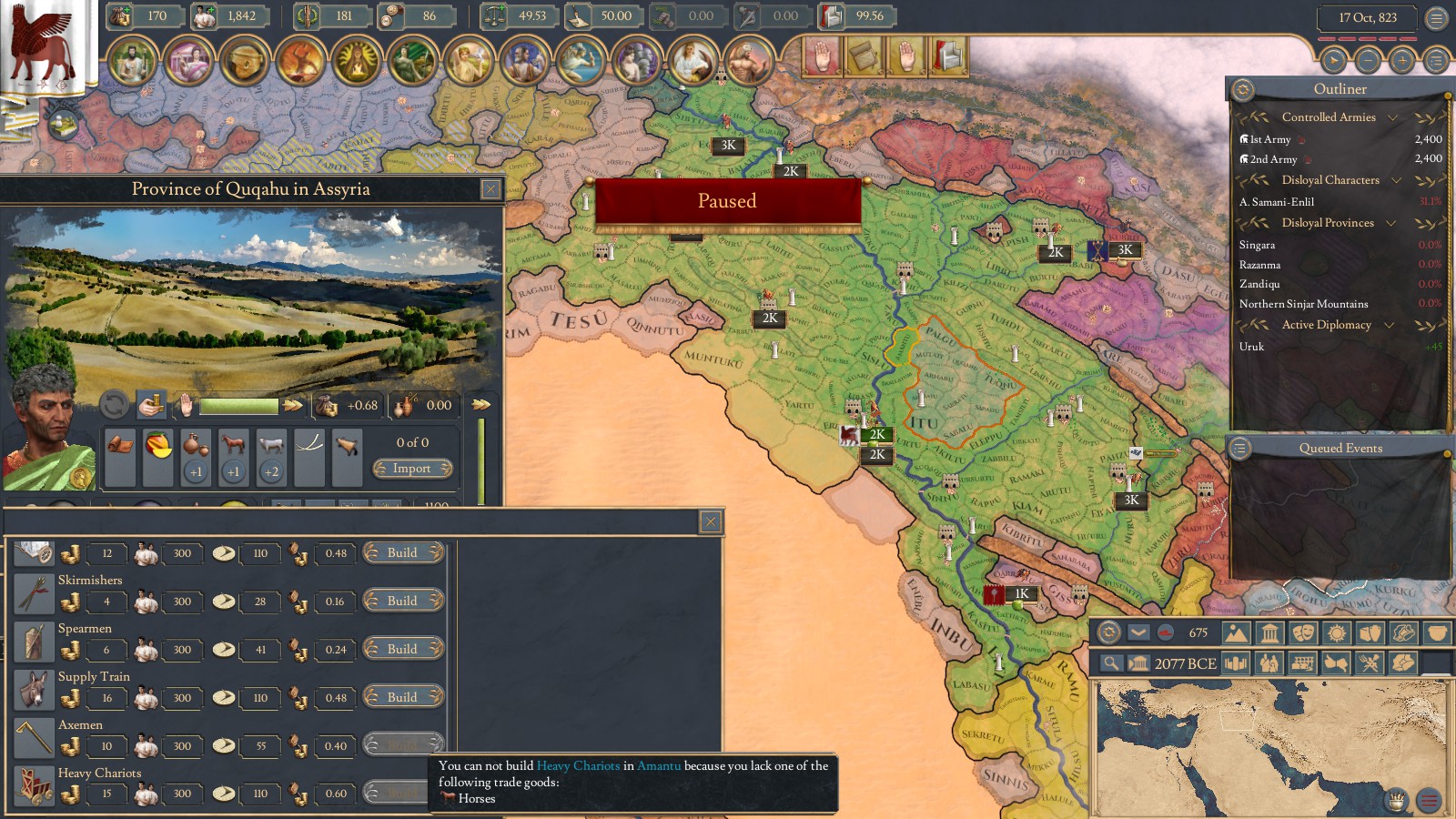Screen dimensions: 1456x819
Task: Select the terrain mapmode mountain icon
Action: (x=1234, y=633)
